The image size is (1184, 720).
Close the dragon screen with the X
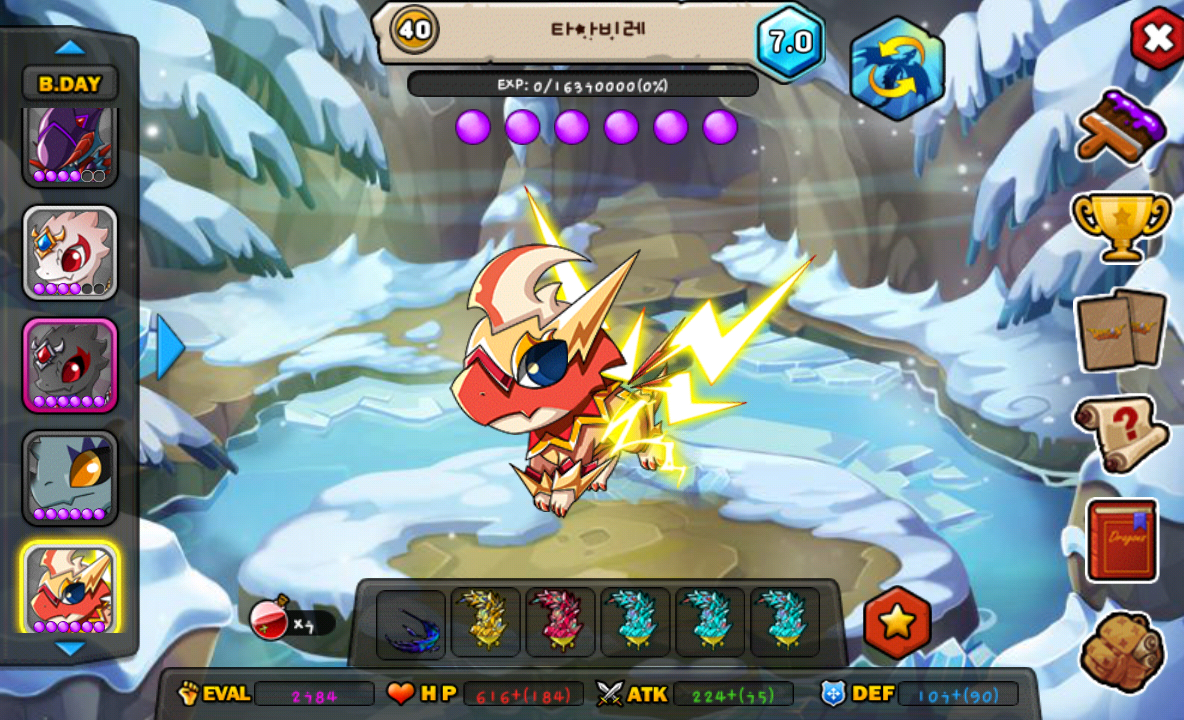(1157, 38)
